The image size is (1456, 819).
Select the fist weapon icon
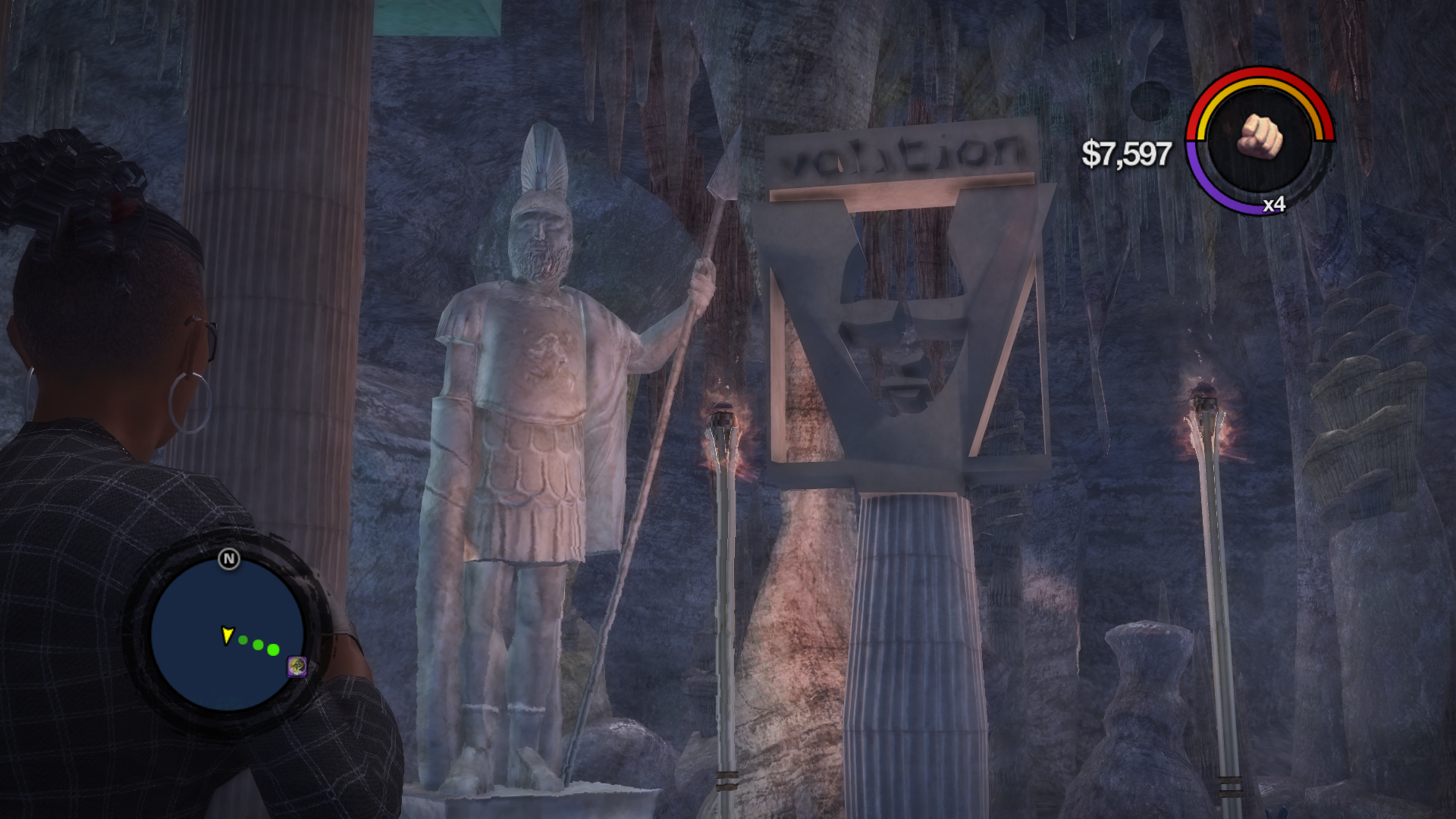[1260, 138]
